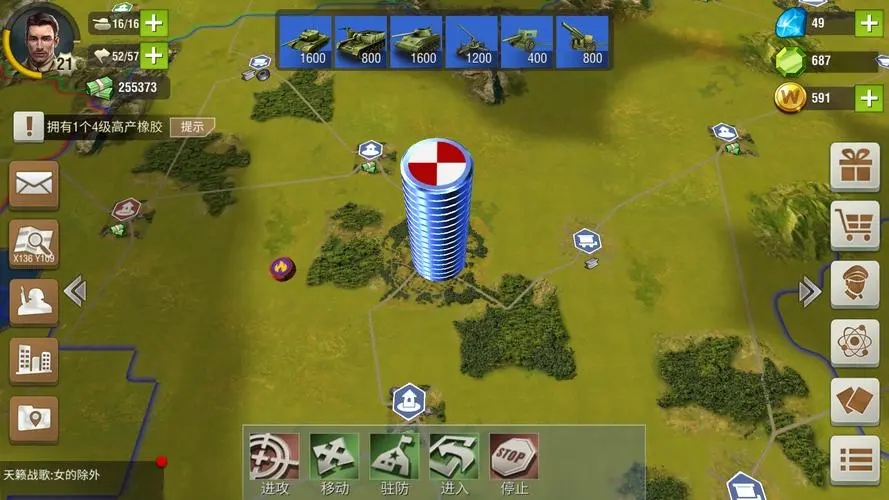The image size is (889, 500).
Task: Hit the 停止 stop command
Action: (x=514, y=458)
